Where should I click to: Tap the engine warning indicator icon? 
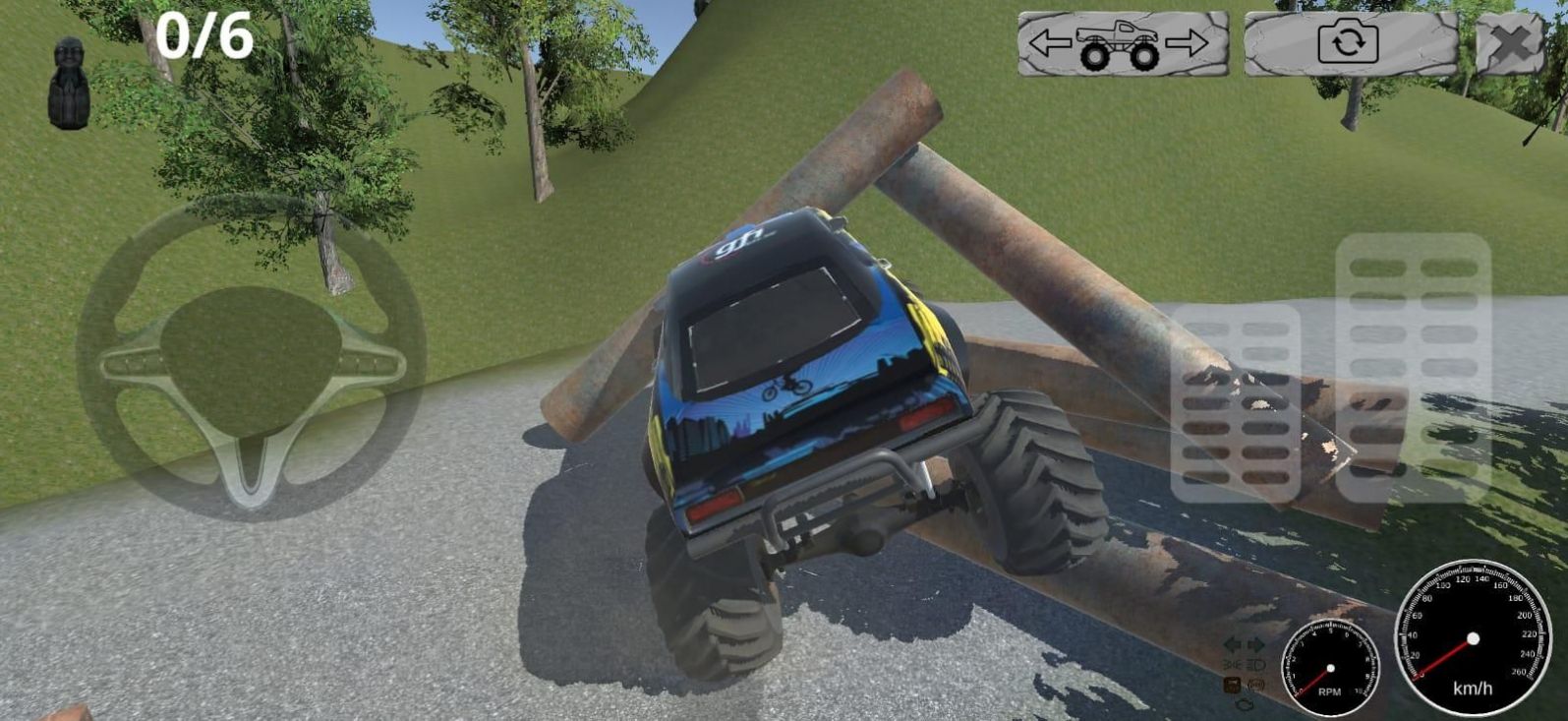pyautogui.click(x=1245, y=704)
